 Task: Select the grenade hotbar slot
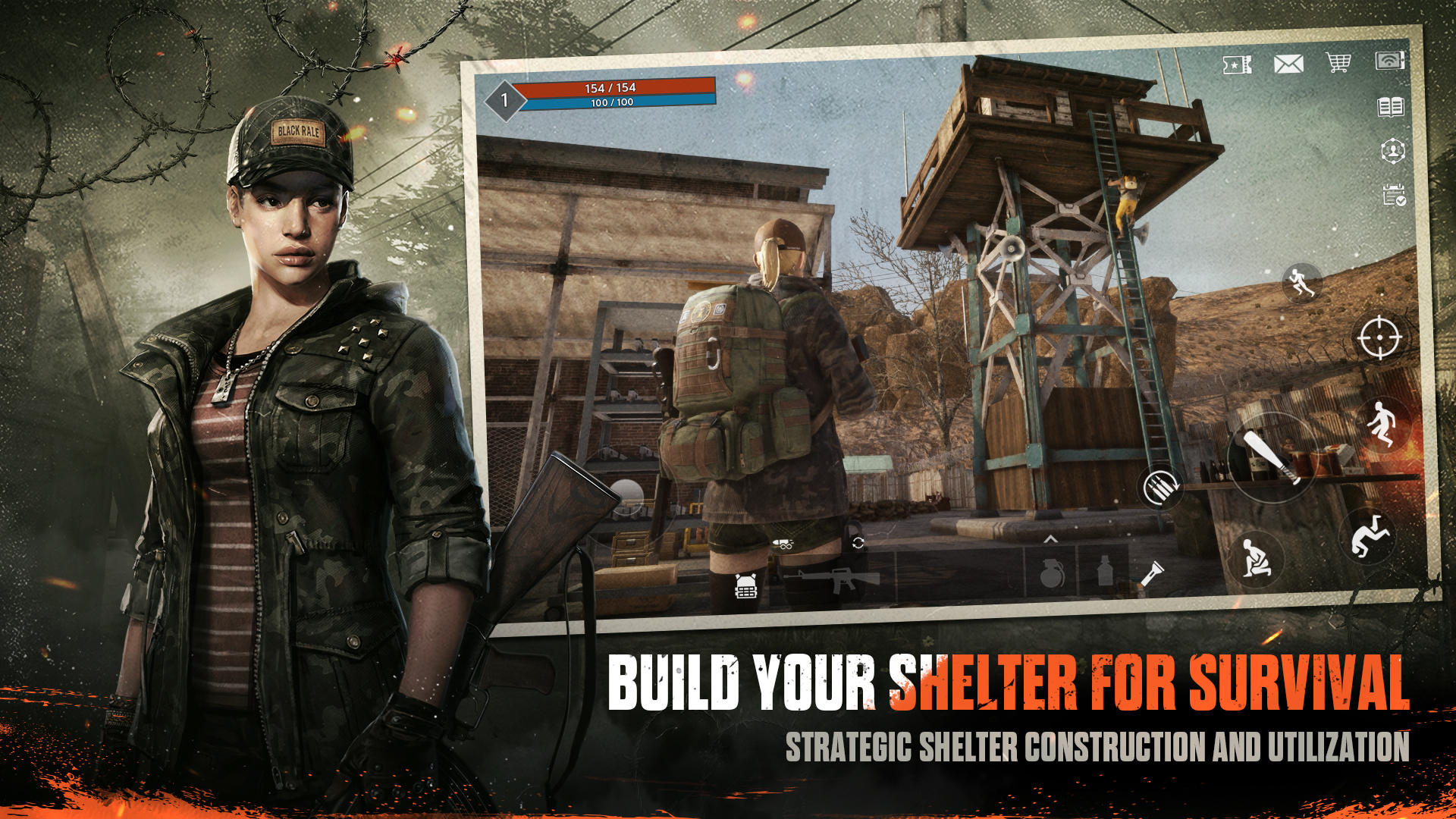click(1052, 574)
